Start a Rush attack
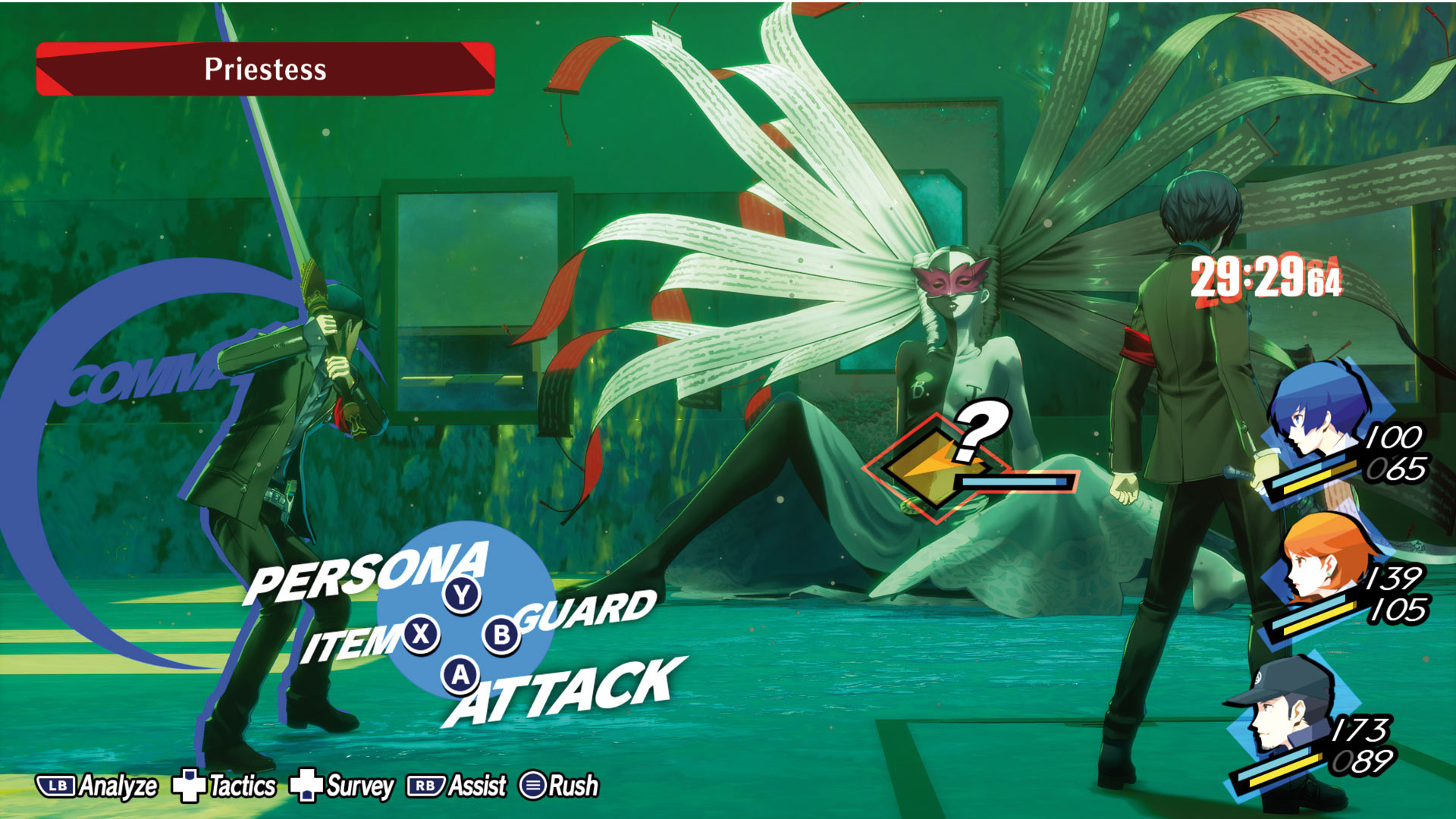1456x819 pixels. coord(560,786)
